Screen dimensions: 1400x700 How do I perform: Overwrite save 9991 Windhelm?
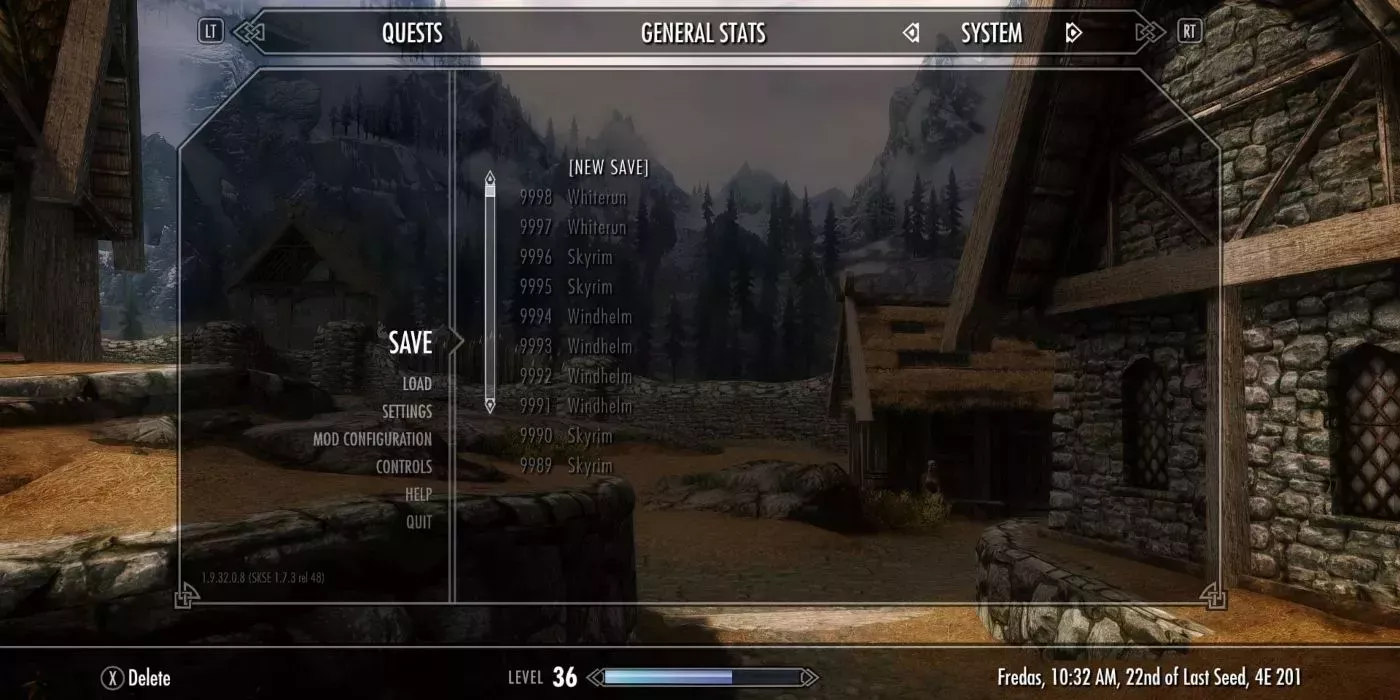(576, 406)
